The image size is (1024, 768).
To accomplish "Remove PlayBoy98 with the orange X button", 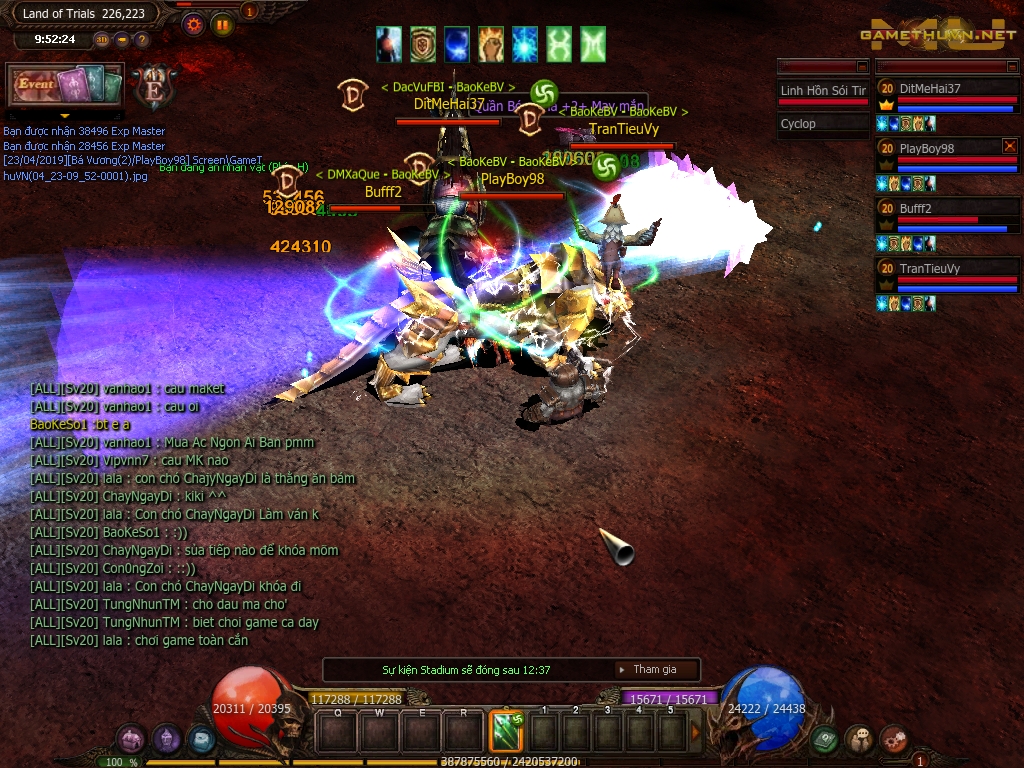I will pos(1009,146).
